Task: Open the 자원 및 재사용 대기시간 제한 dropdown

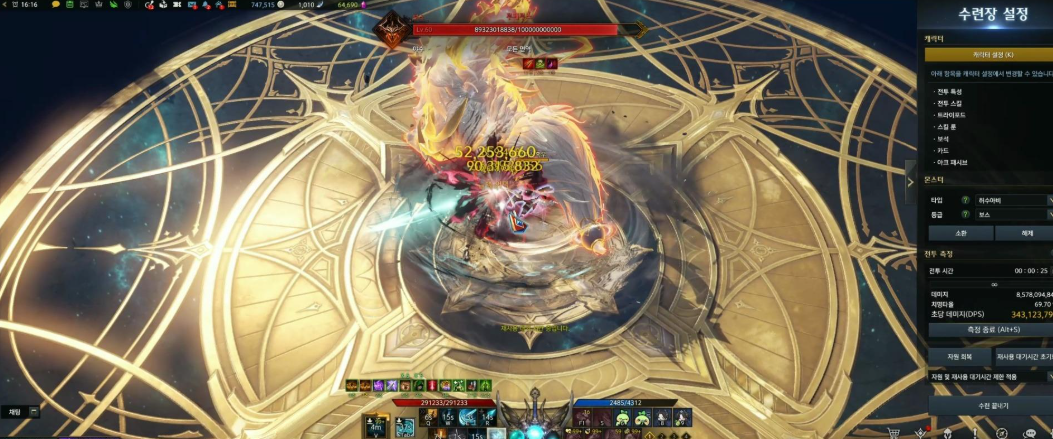Action: point(990,377)
